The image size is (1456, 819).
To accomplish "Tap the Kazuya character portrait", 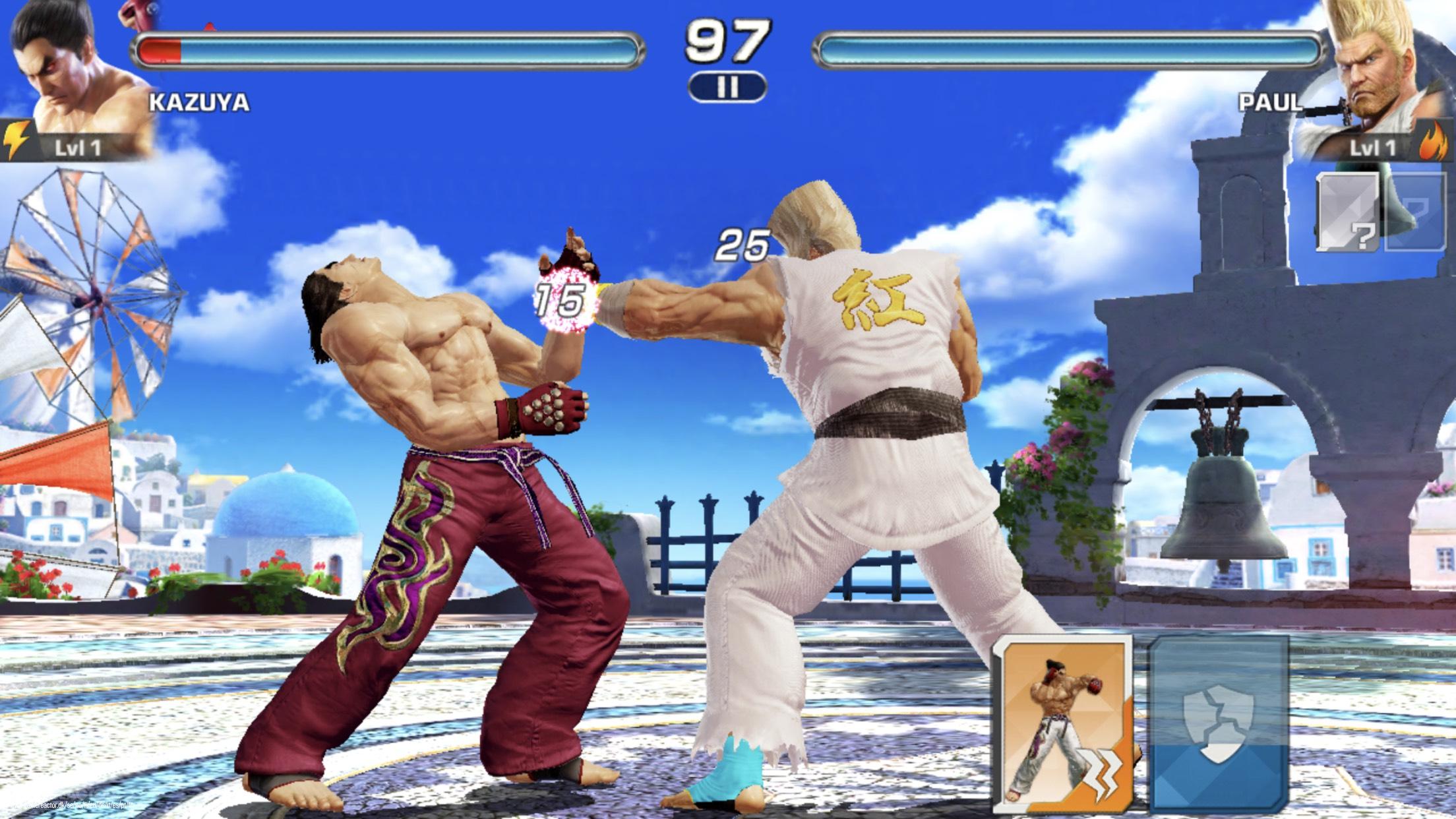I will coord(63,73).
